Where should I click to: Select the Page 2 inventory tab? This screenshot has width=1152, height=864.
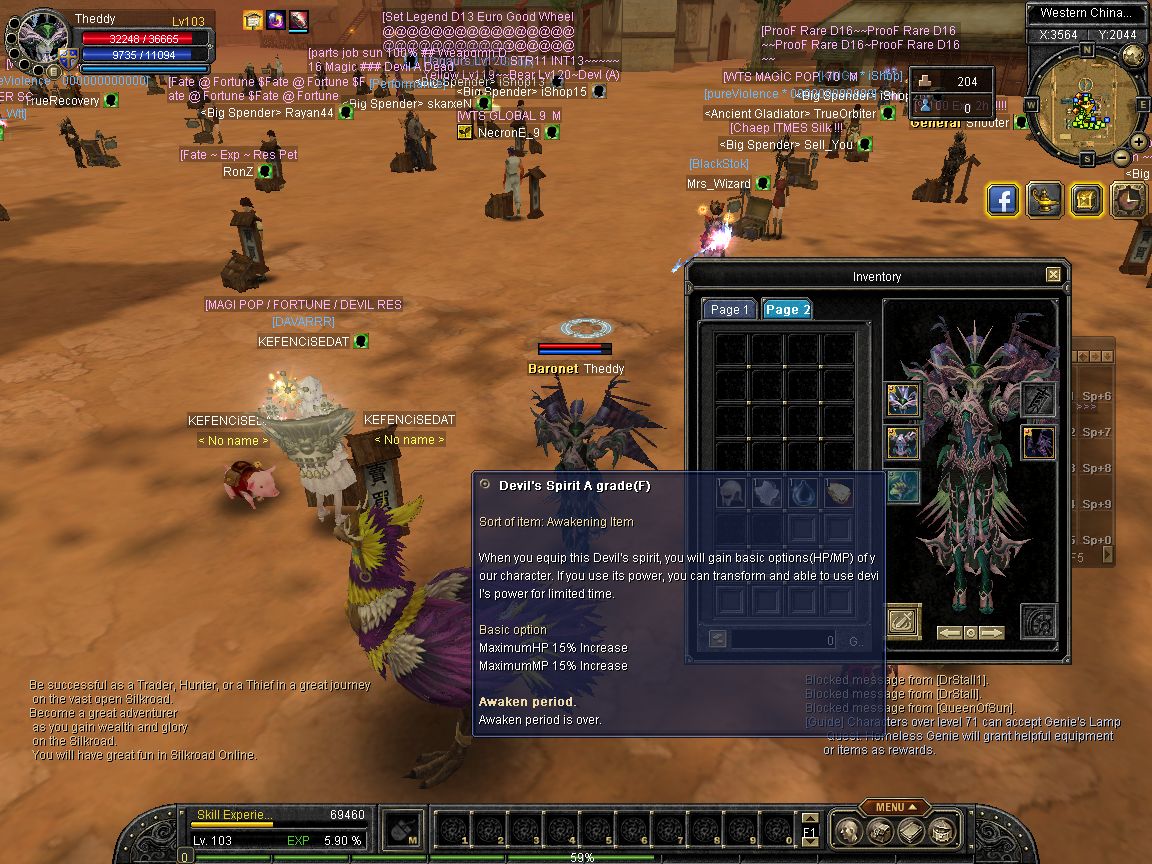(x=787, y=309)
